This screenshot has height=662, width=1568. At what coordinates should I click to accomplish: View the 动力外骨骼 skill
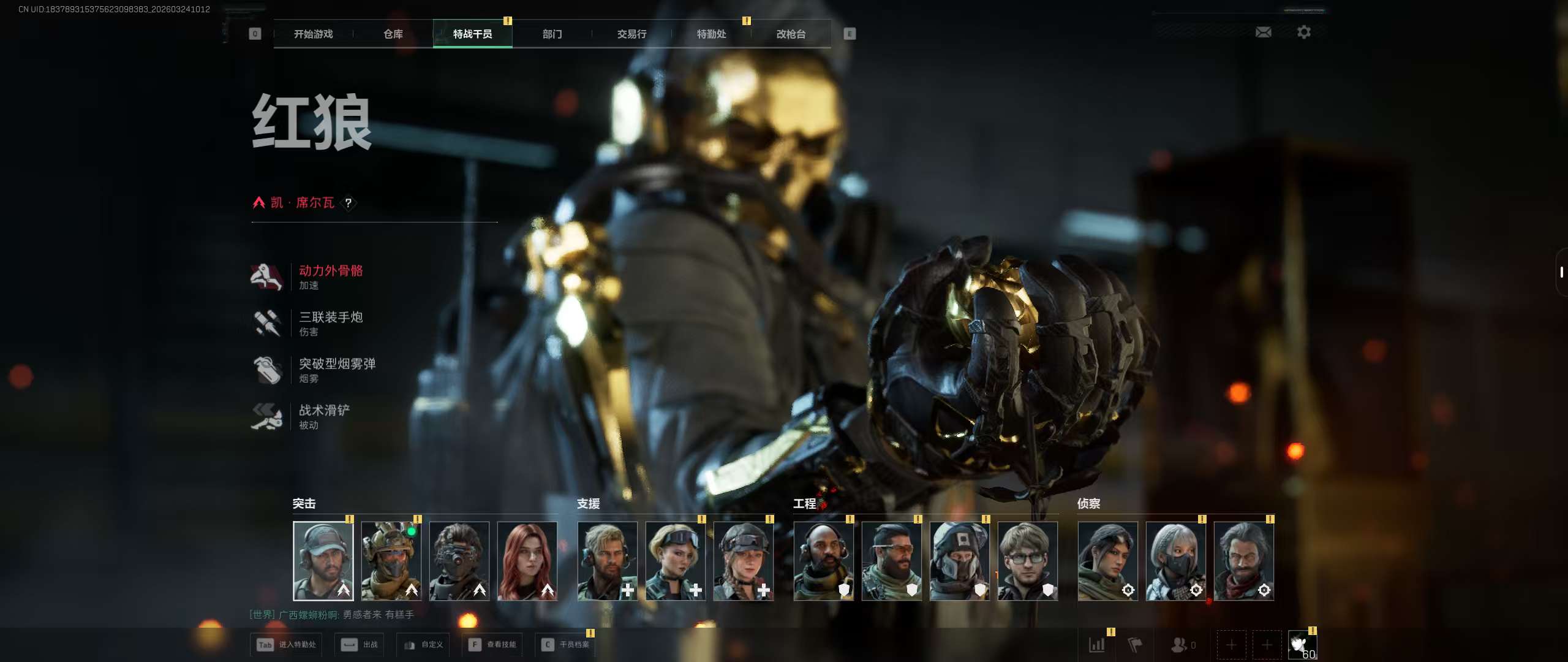click(331, 276)
